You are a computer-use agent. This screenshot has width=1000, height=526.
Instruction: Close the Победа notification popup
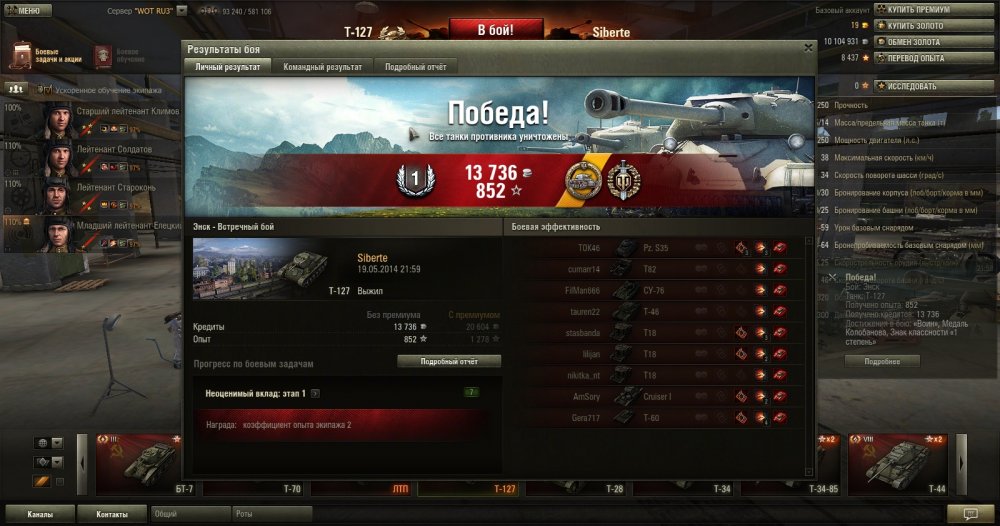pyautogui.click(x=832, y=277)
